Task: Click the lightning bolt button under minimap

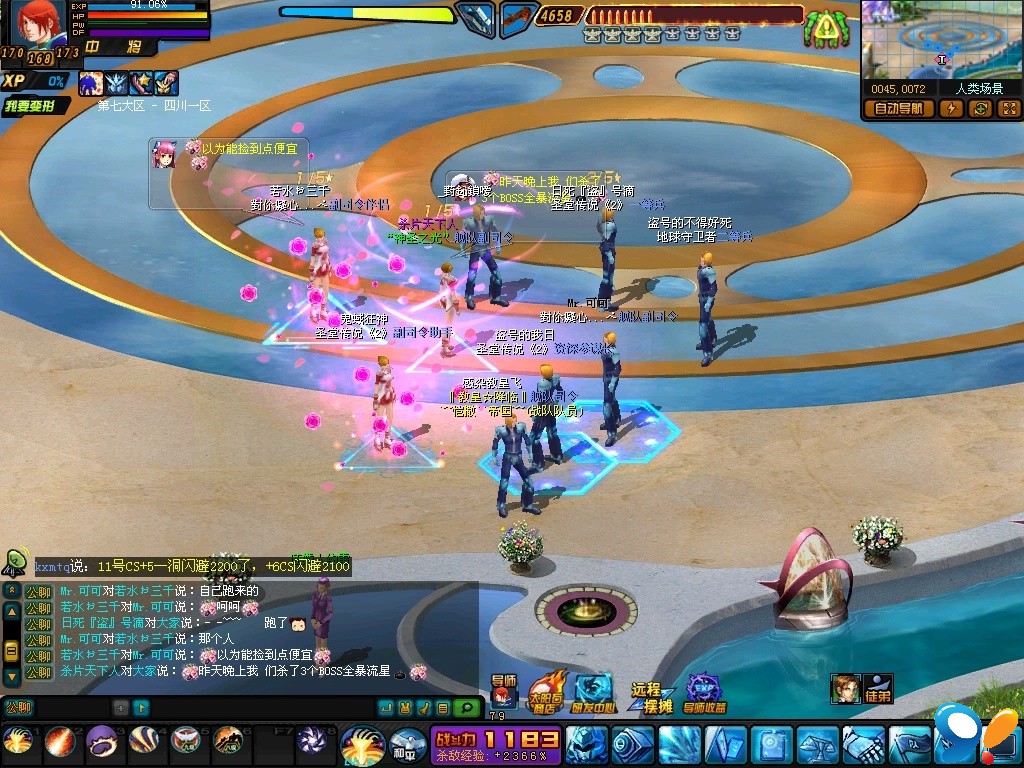Action: coord(950,109)
